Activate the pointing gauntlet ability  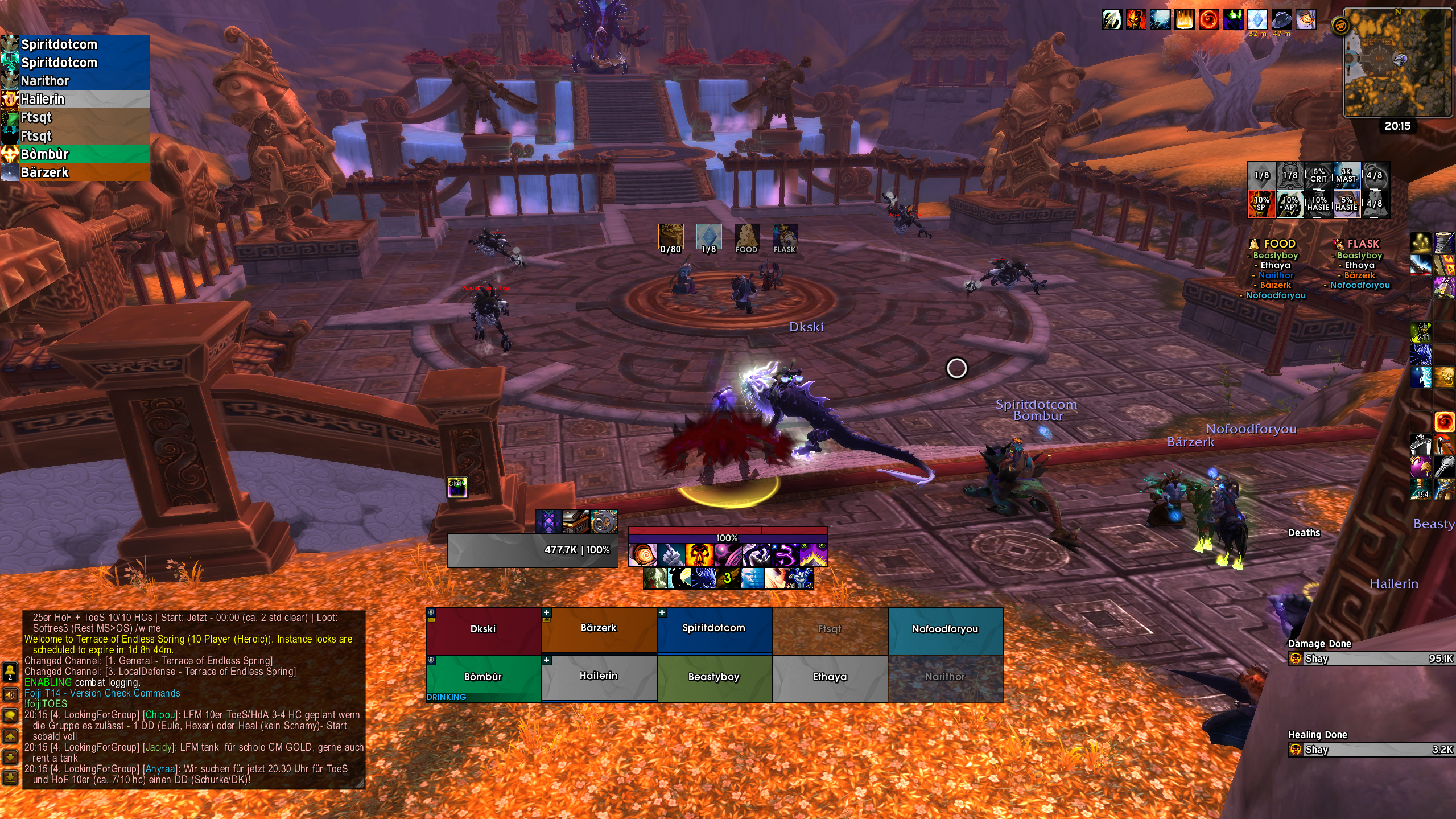671,555
